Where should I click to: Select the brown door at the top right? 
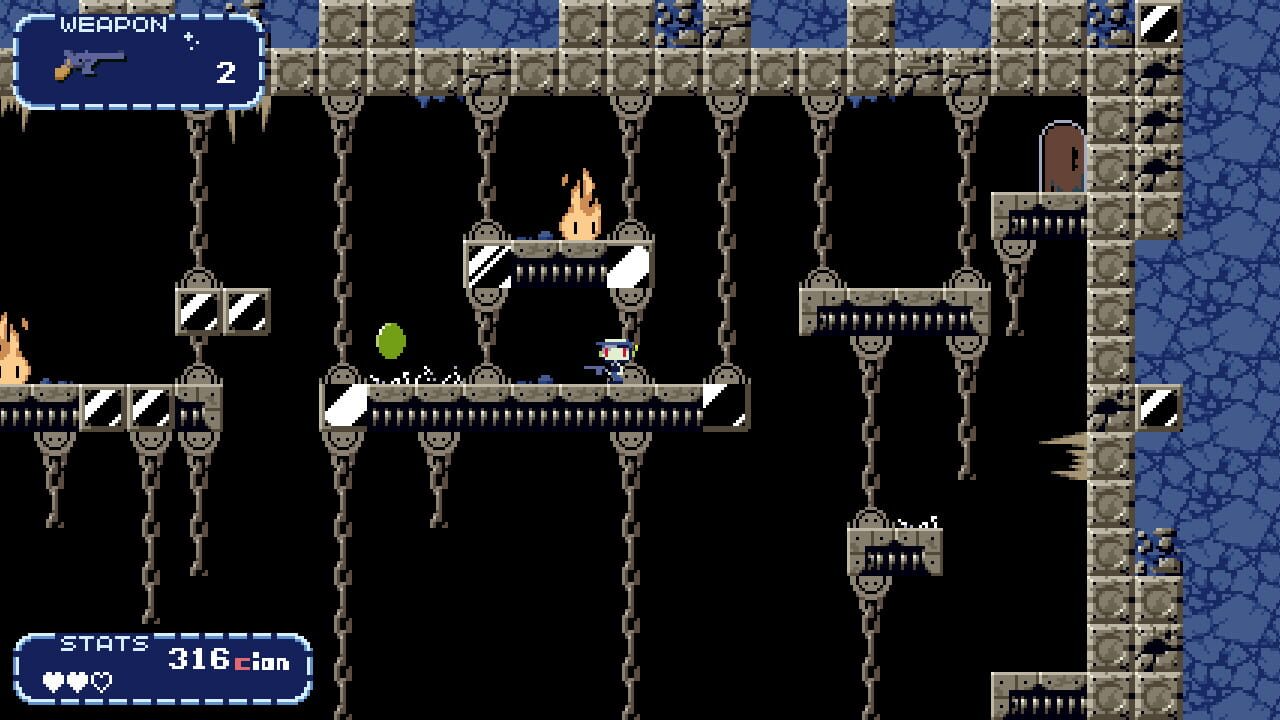(1062, 158)
